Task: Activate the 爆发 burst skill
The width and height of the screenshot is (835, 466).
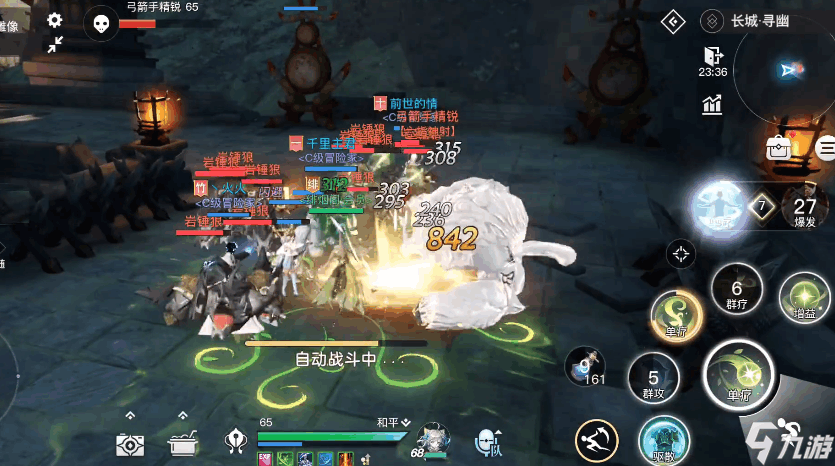Action: point(805,210)
